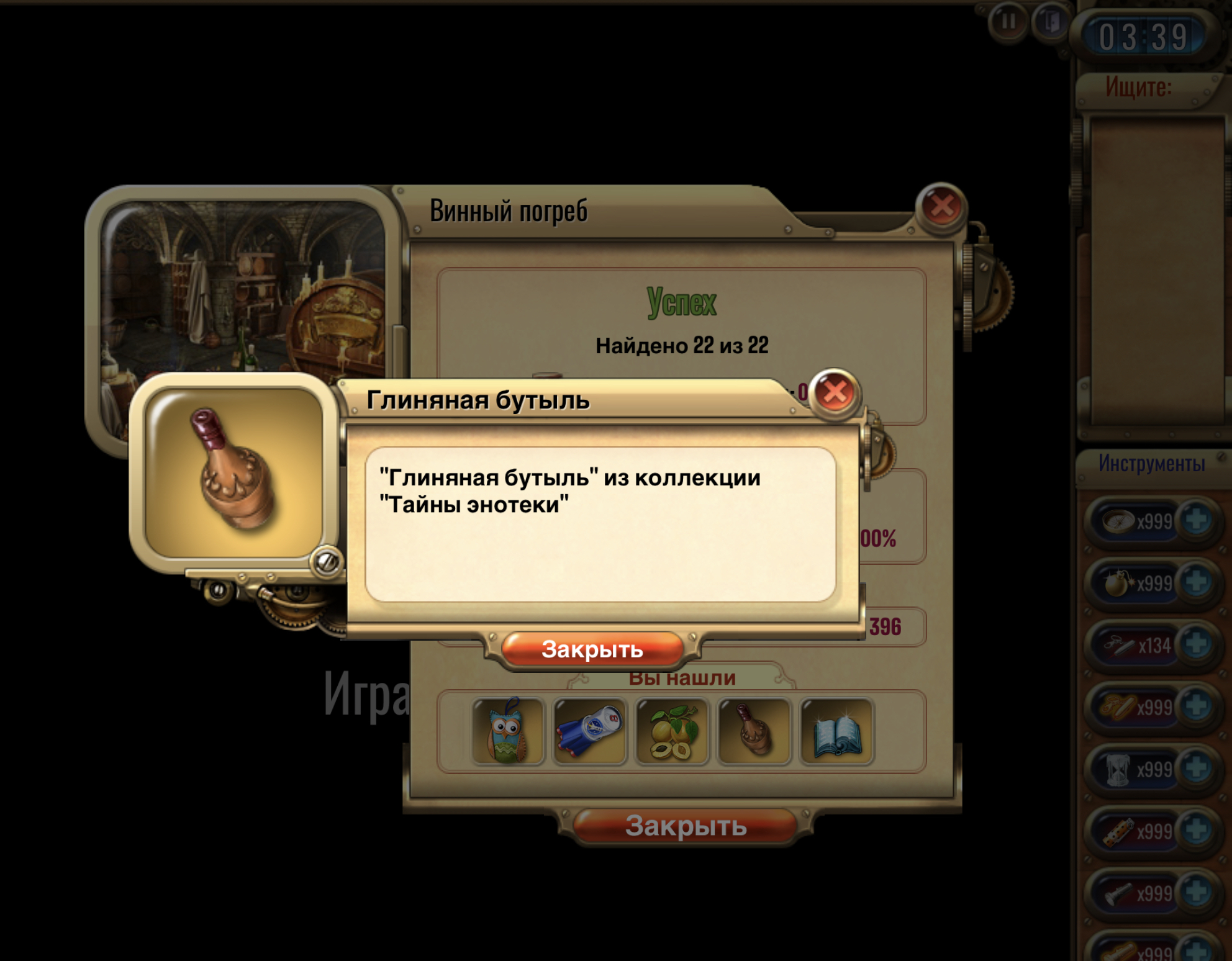
Task: Add more bombs with the plus button
Action: (1196, 582)
